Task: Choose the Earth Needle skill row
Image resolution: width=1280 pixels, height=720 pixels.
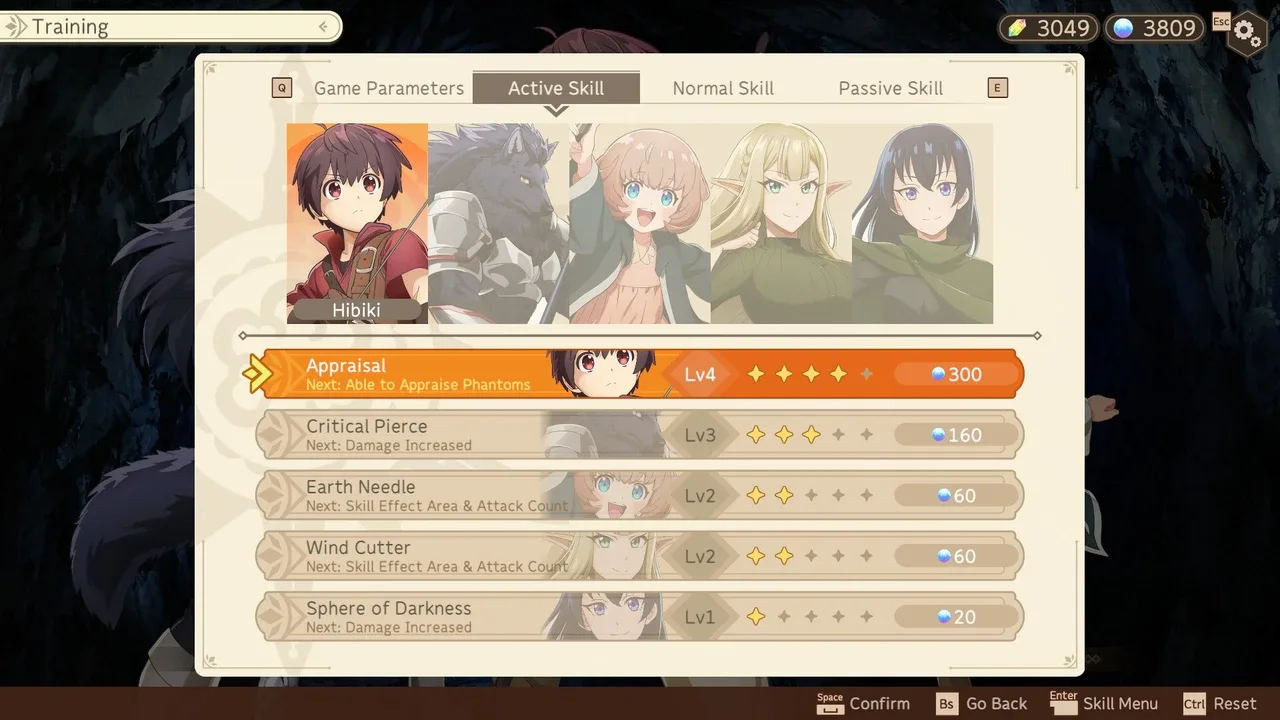Action: [x=640, y=495]
